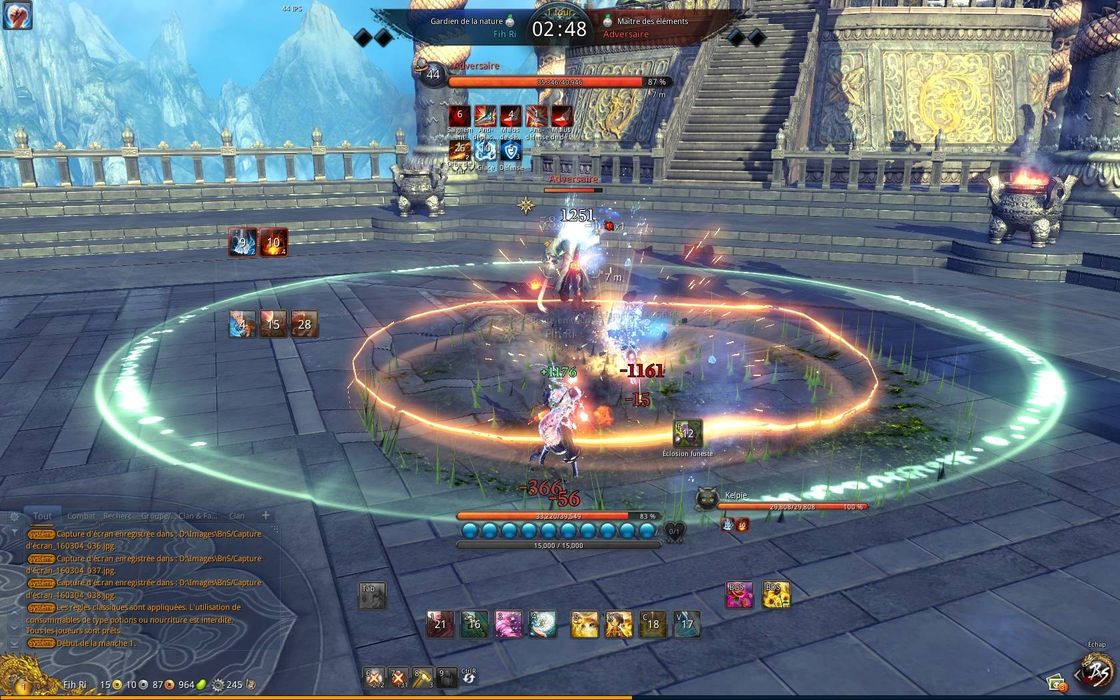Image resolution: width=1120 pixels, height=700 pixels.
Task: Activate the pink flower skill
Action: (x=508, y=624)
